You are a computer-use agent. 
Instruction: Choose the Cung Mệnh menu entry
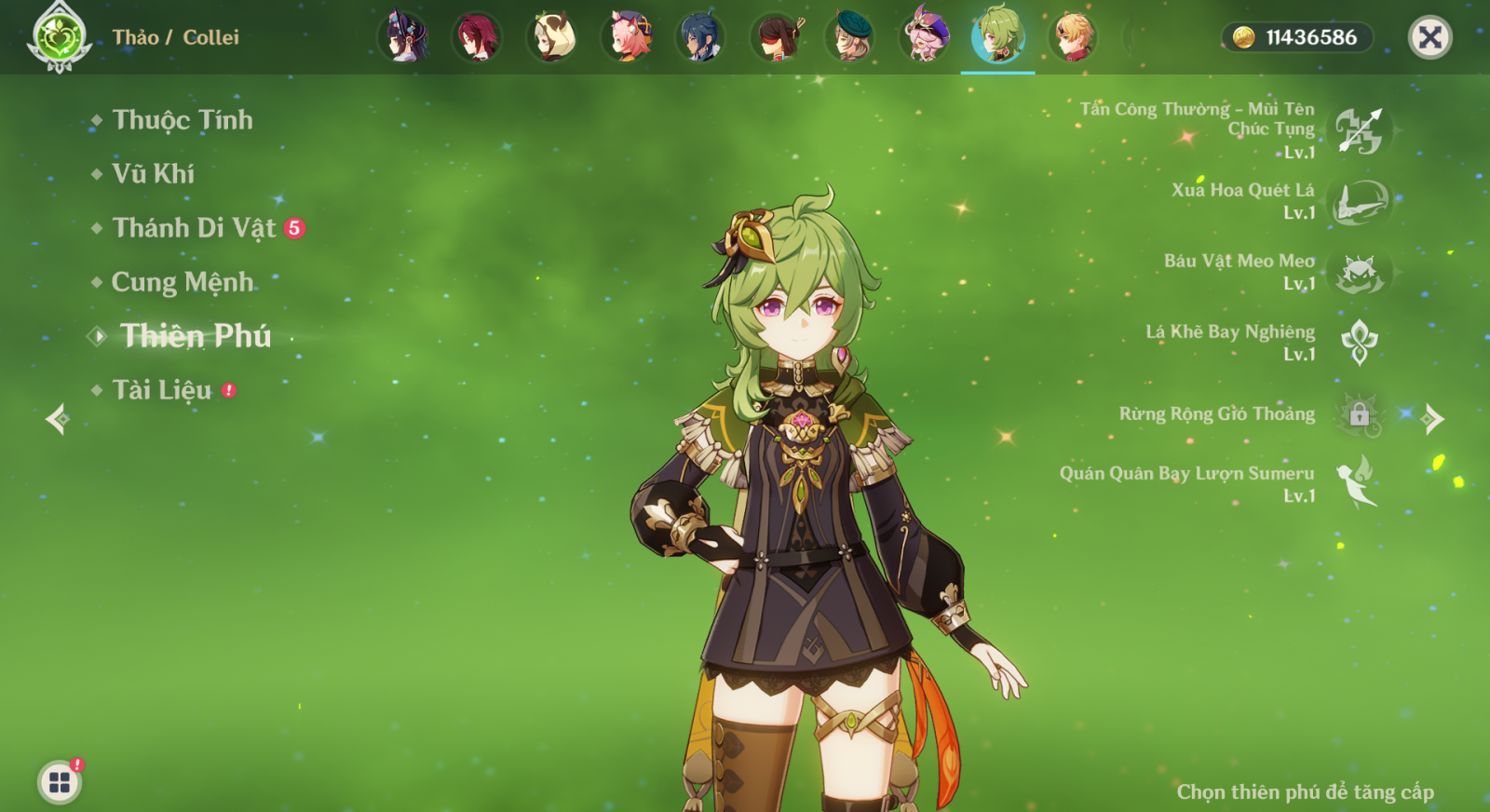(x=182, y=282)
